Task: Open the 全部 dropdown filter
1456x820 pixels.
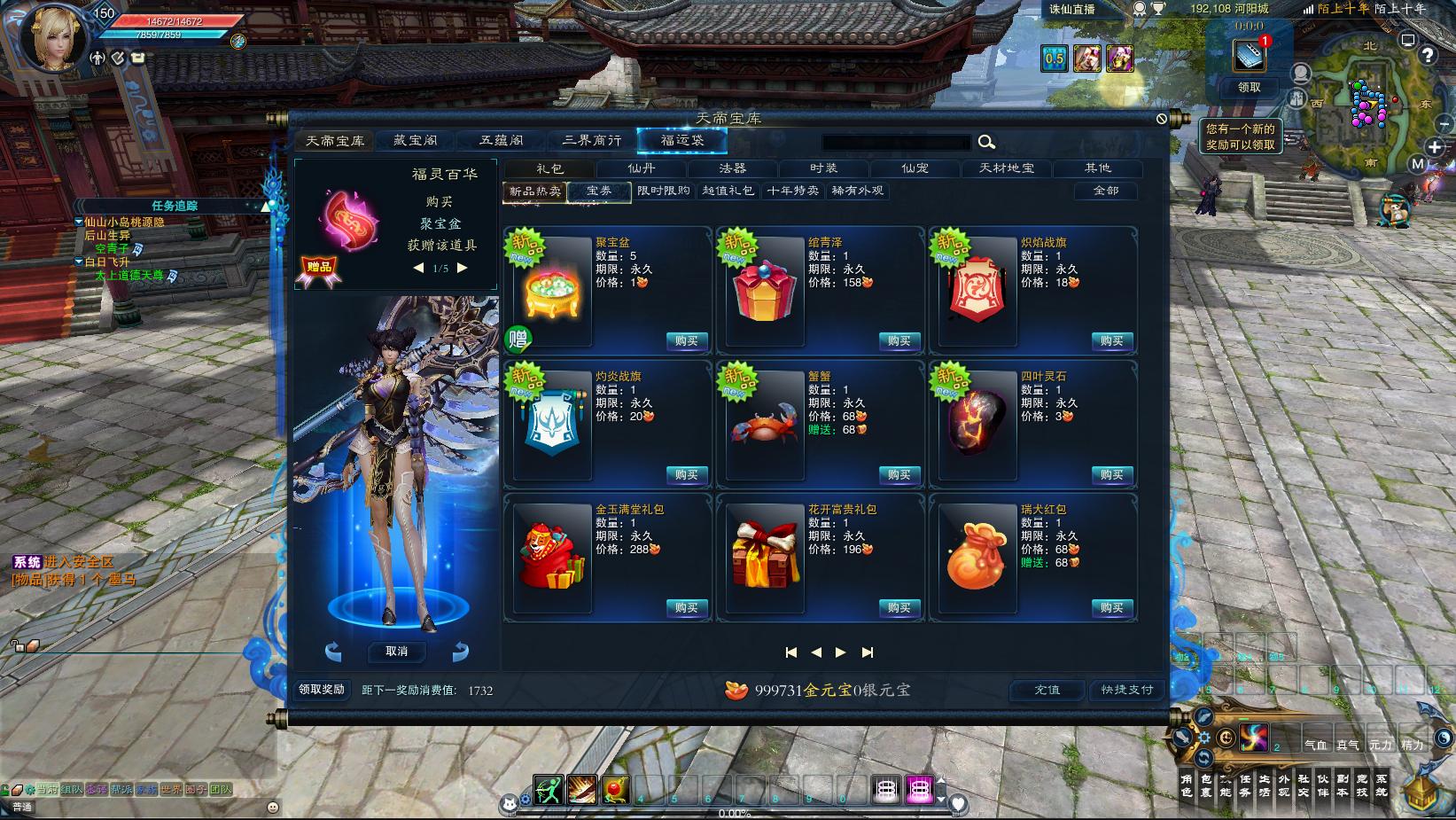Action: (x=1105, y=191)
